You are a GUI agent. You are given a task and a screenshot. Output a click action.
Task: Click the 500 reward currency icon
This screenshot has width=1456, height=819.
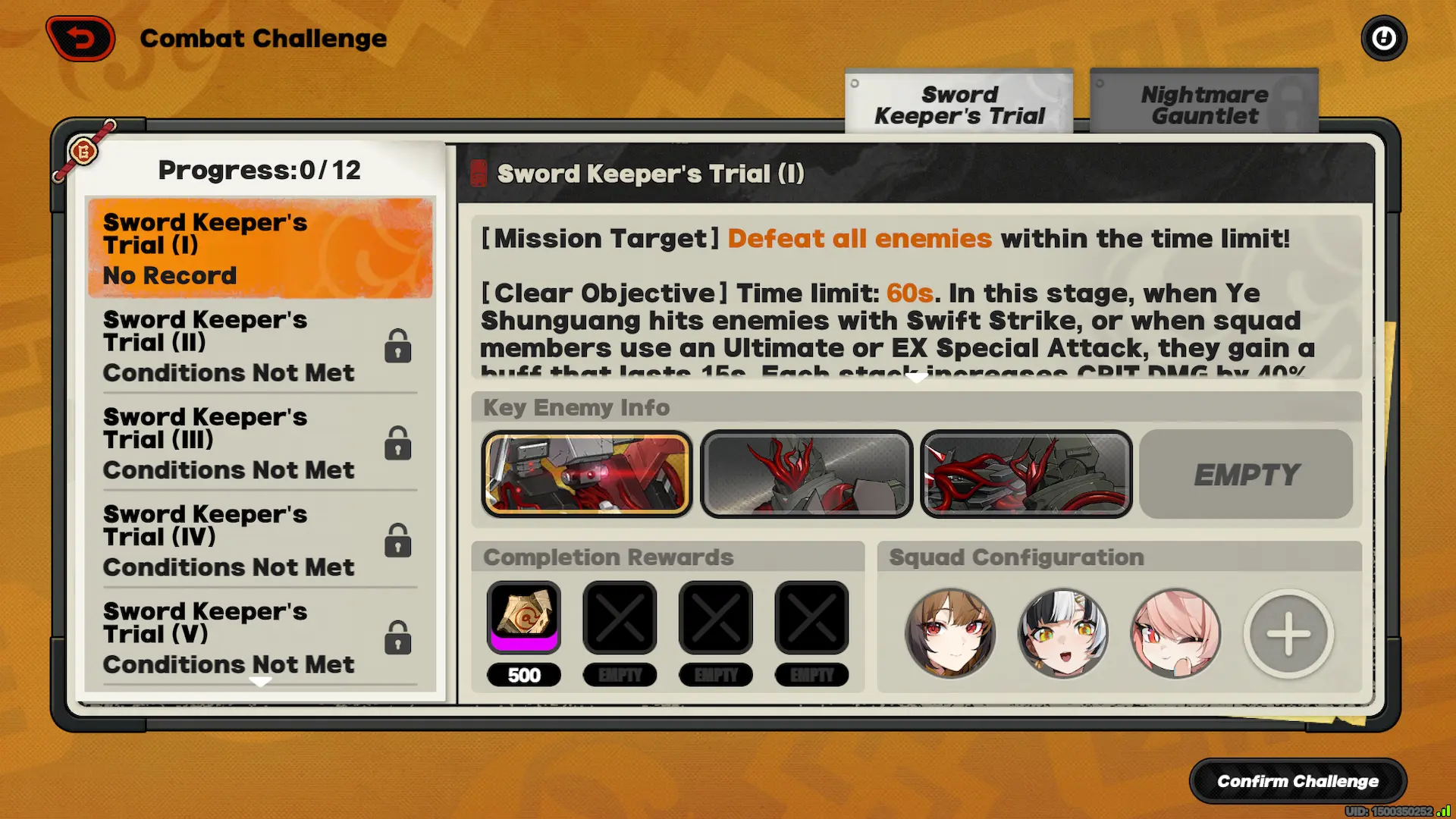pos(524,617)
